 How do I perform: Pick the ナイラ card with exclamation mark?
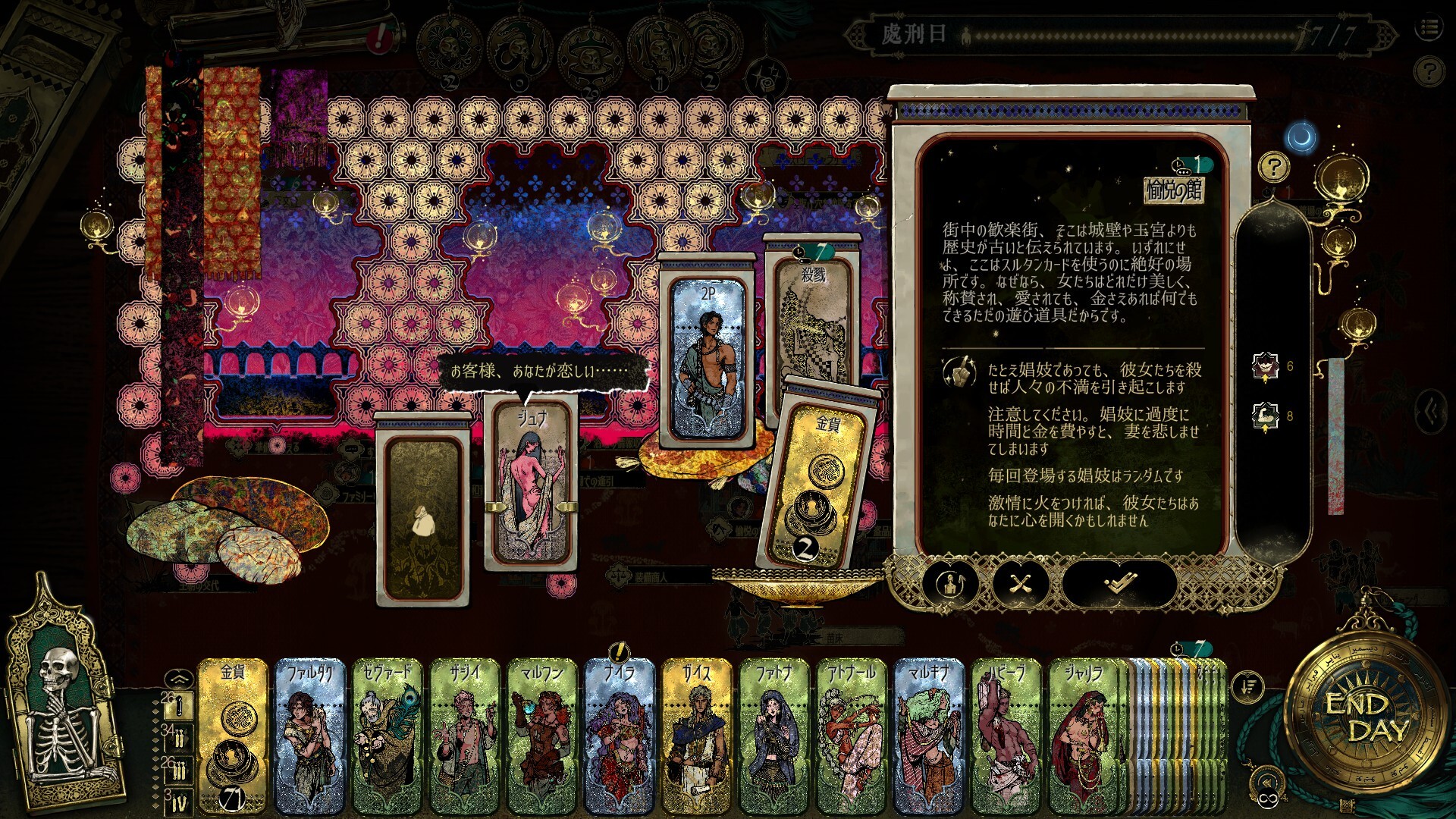pyautogui.click(x=620, y=736)
